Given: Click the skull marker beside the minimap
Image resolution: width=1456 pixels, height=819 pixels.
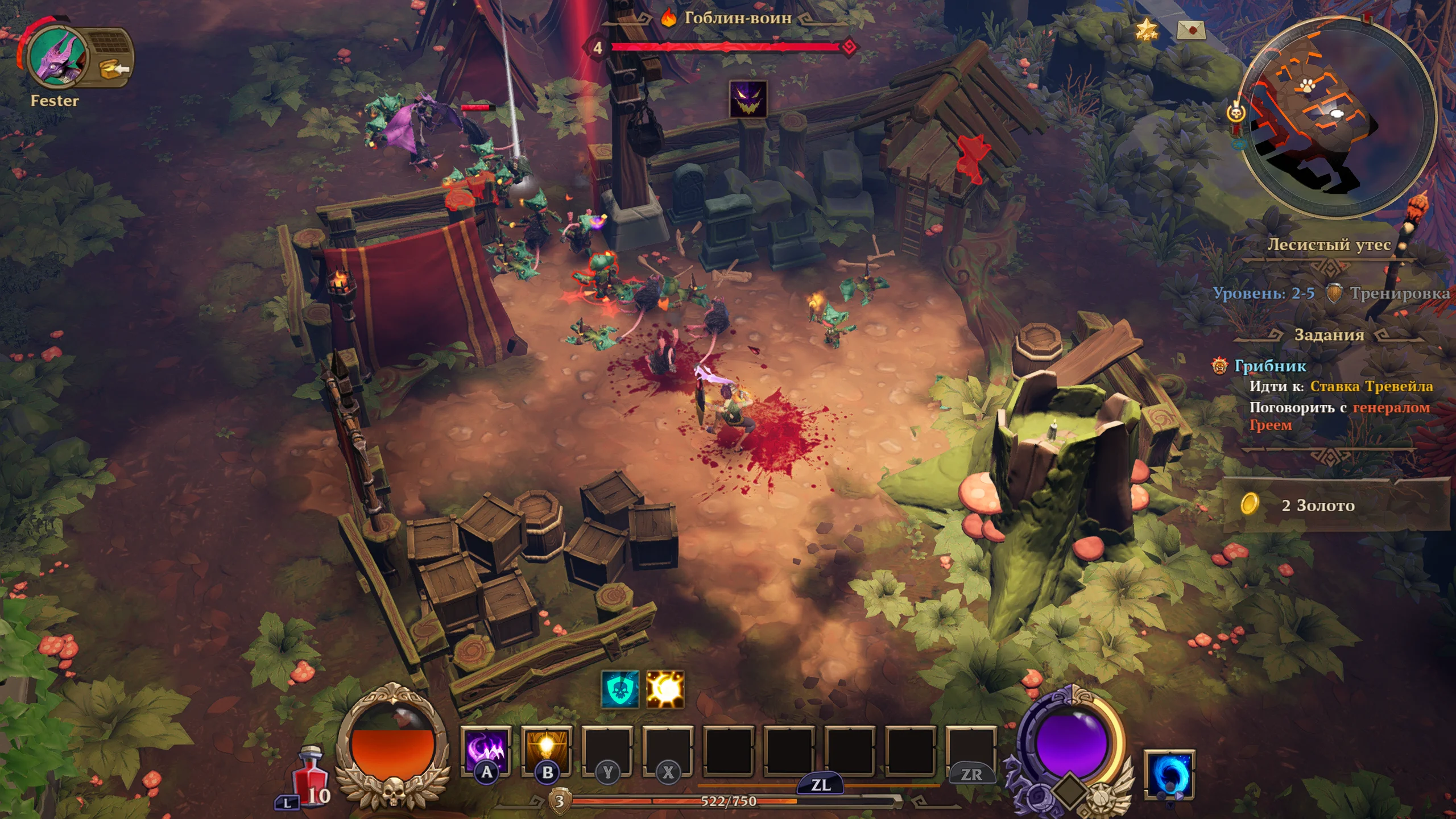Looking at the screenshot, I should [1235, 113].
